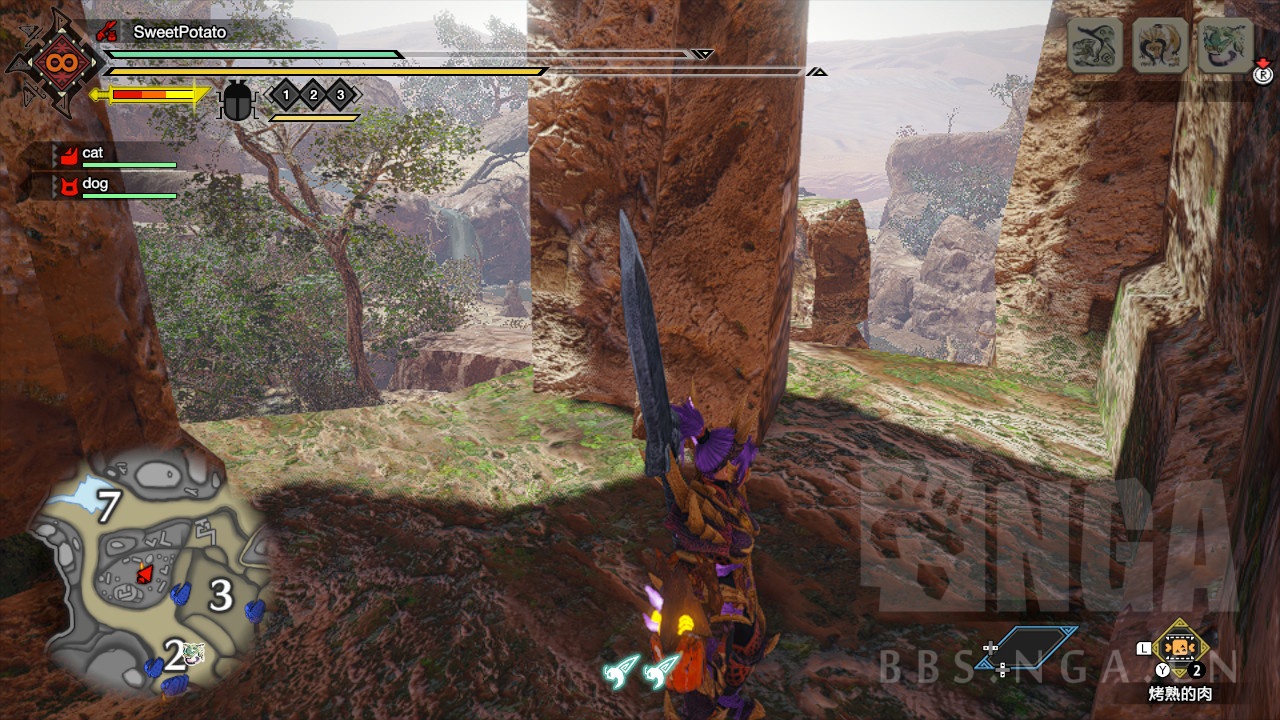The width and height of the screenshot is (1280, 720).
Task: Select the cat buddy entry
Action: click(x=92, y=153)
